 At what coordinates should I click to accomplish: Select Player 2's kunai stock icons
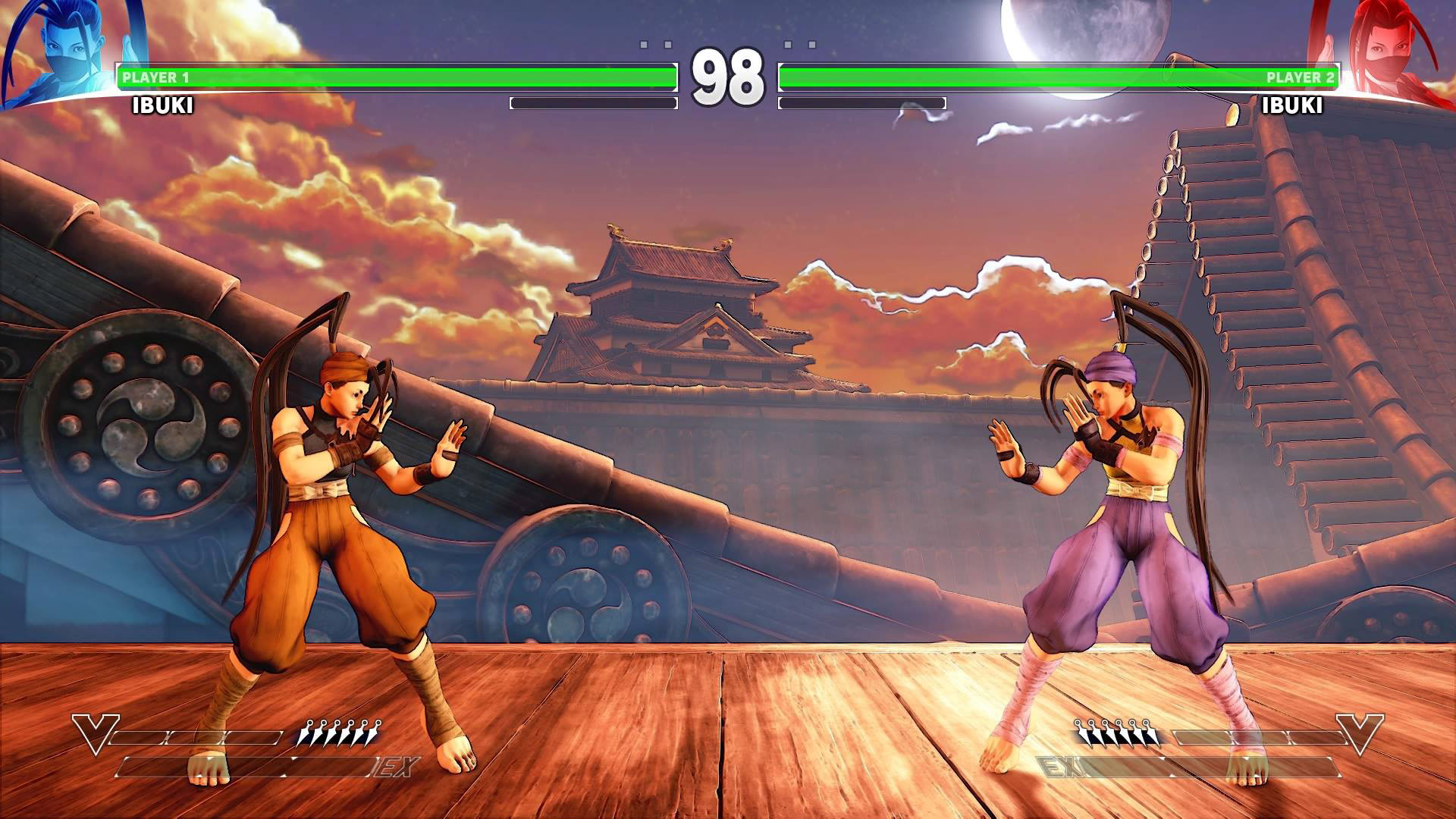click(1116, 734)
